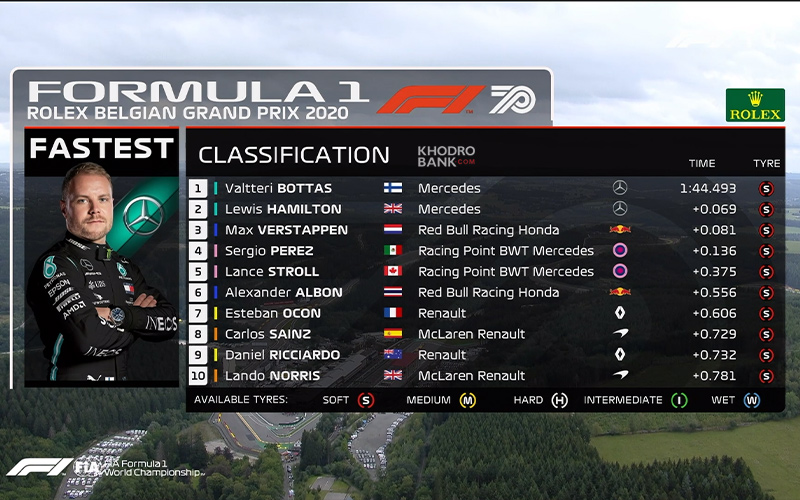Screen dimensions: 800x500
Task: Select the Medium tyre legend icon
Action: click(x=467, y=400)
